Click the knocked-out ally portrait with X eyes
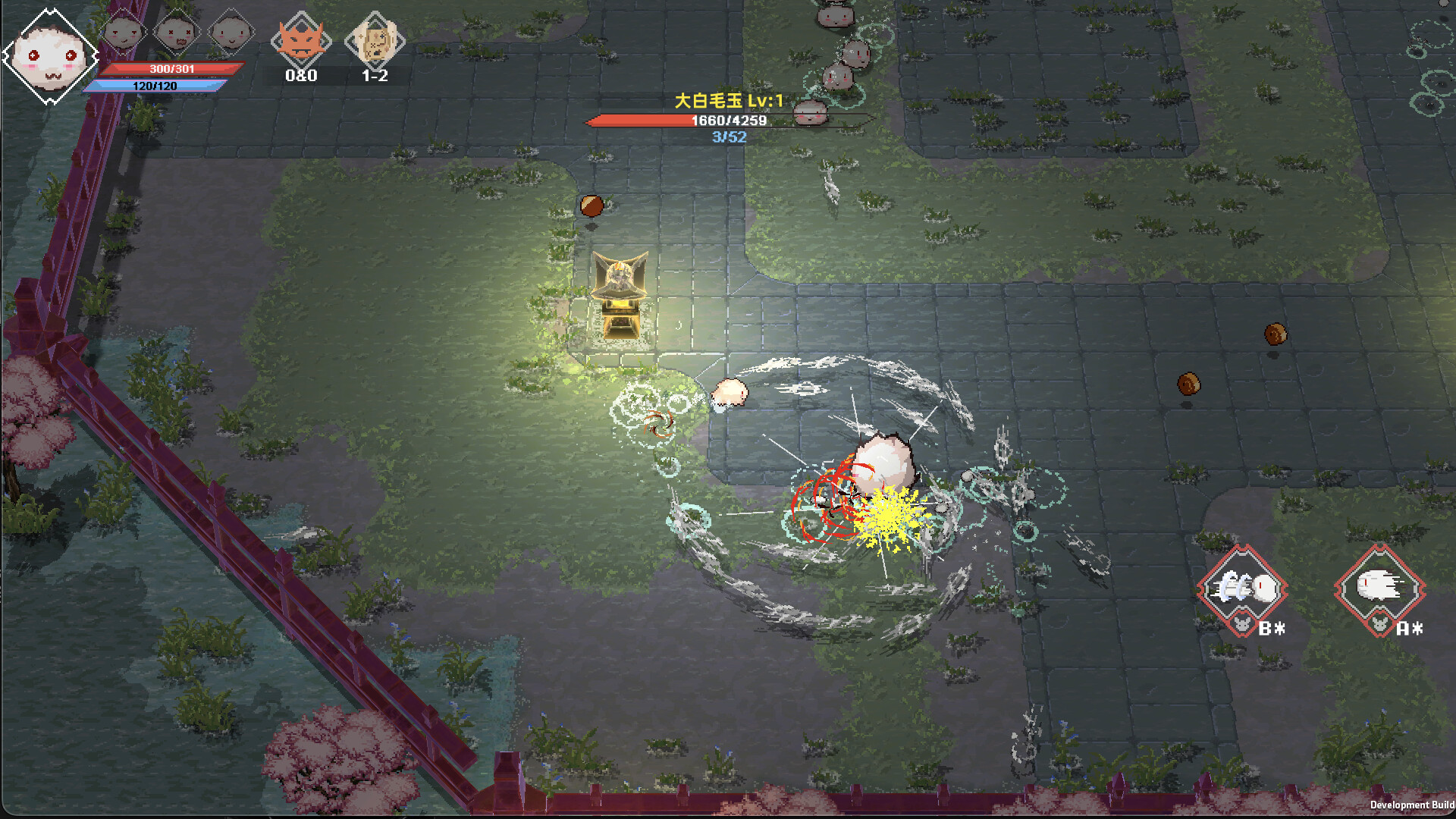 point(174,32)
